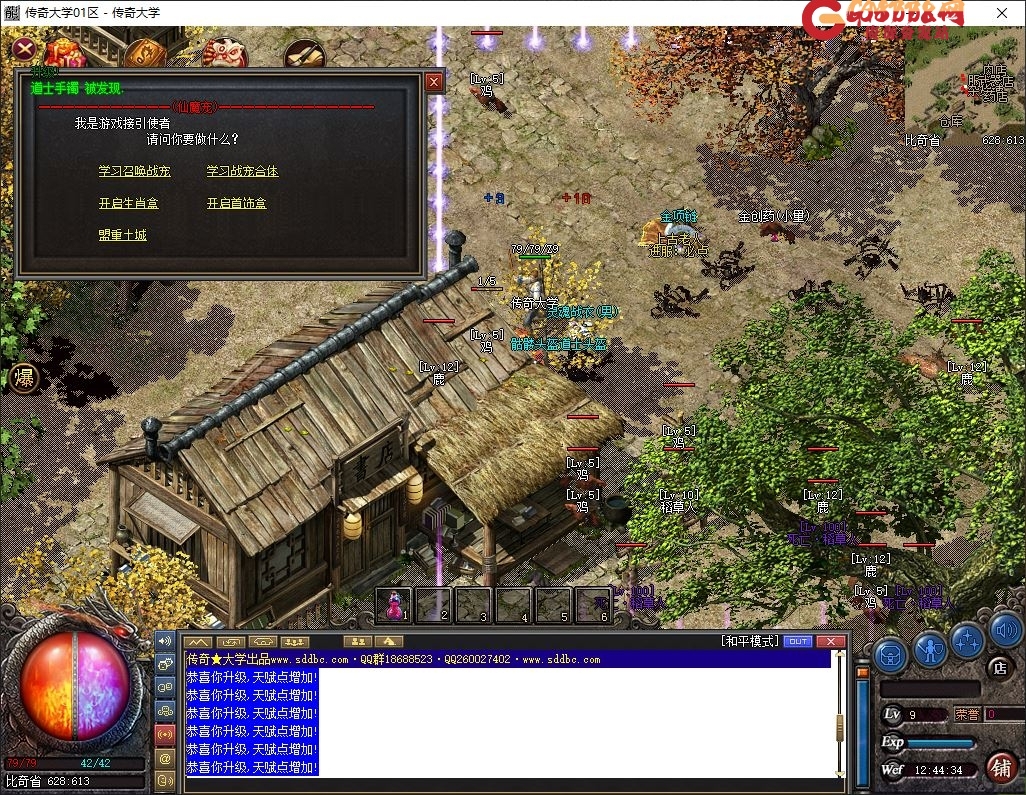
Task: Click the round red X button at top-left
Action: pos(26,49)
